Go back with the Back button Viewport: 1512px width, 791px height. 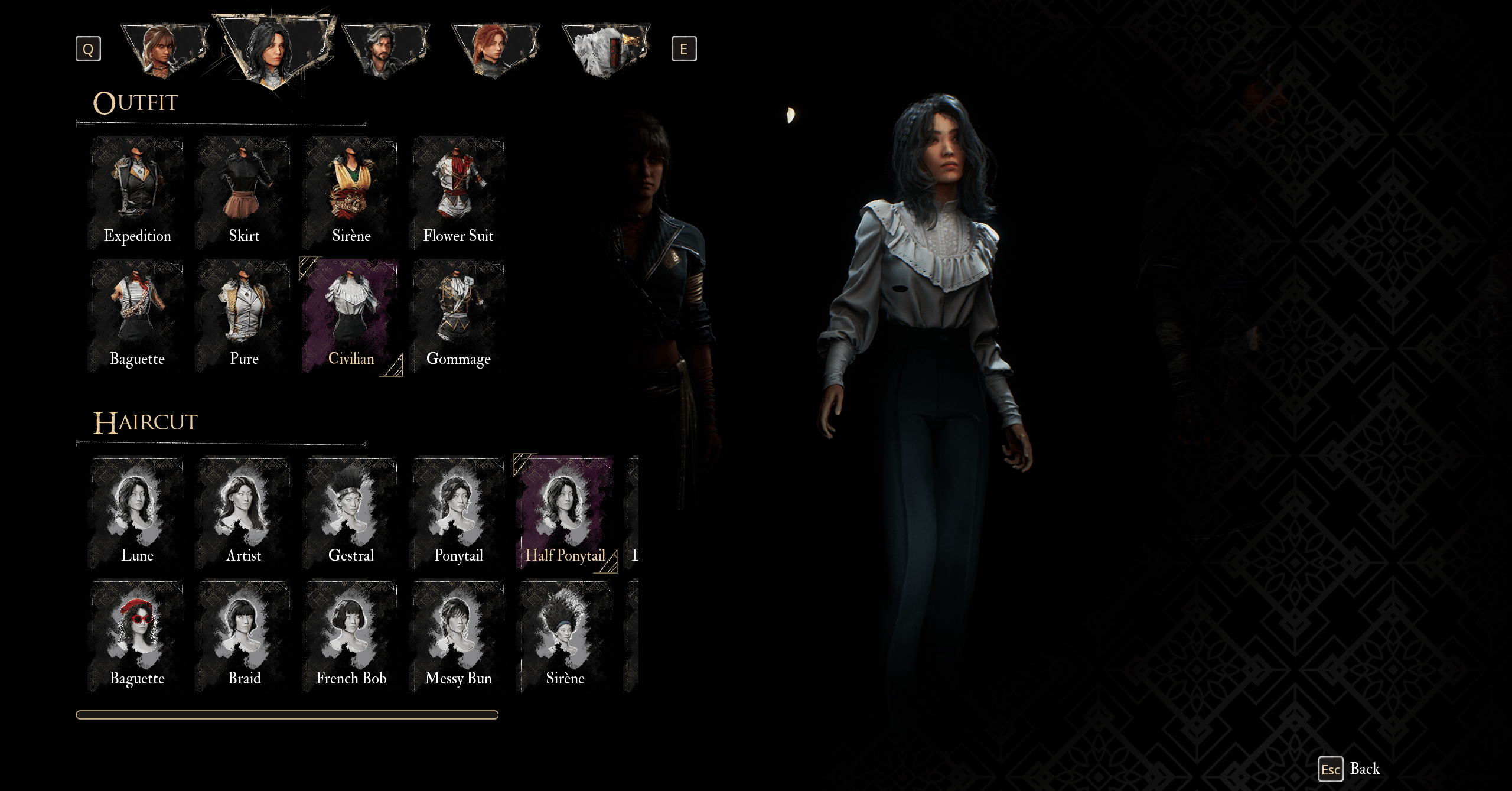point(1350,769)
